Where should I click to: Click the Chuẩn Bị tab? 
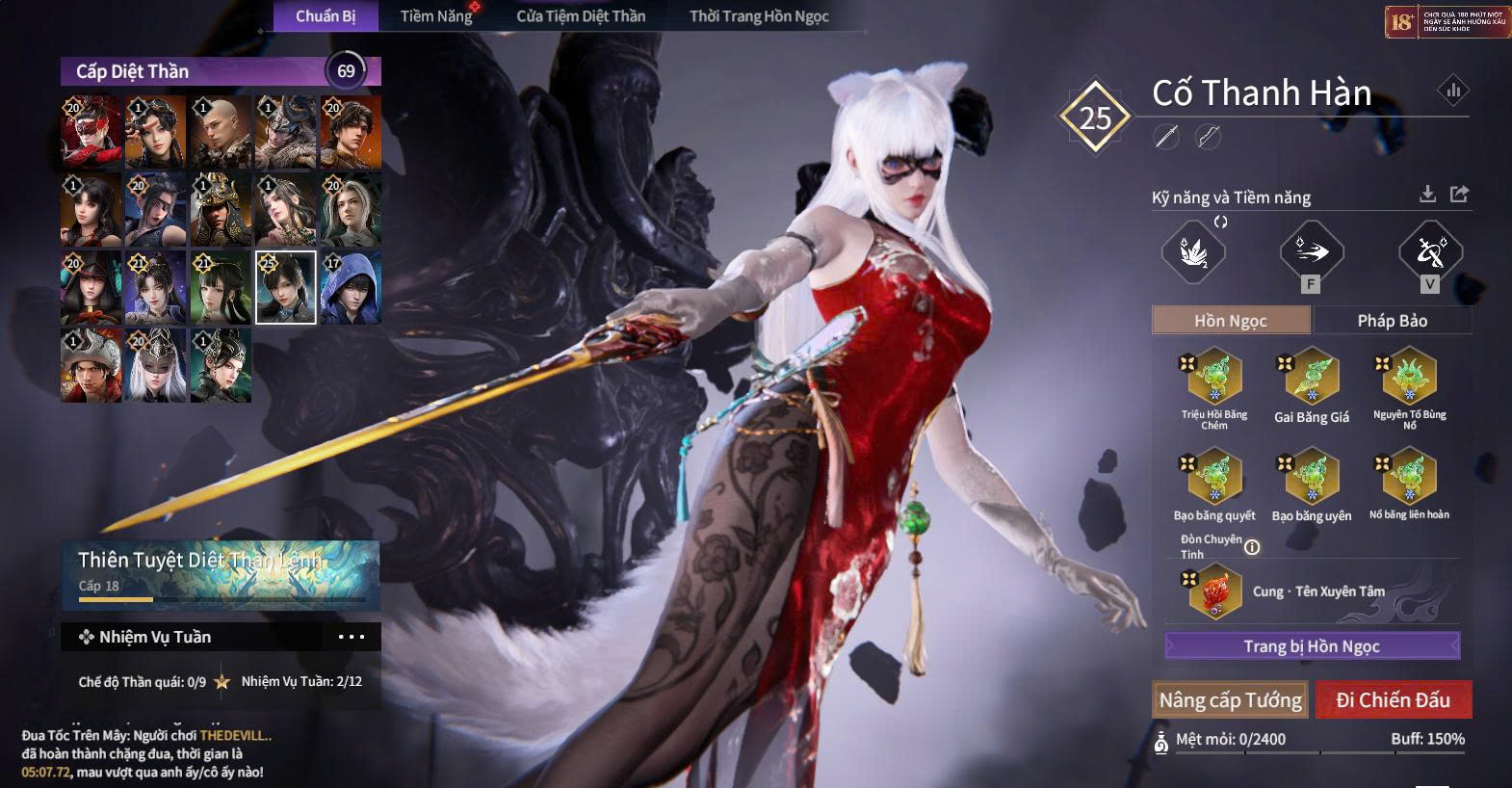click(x=326, y=15)
